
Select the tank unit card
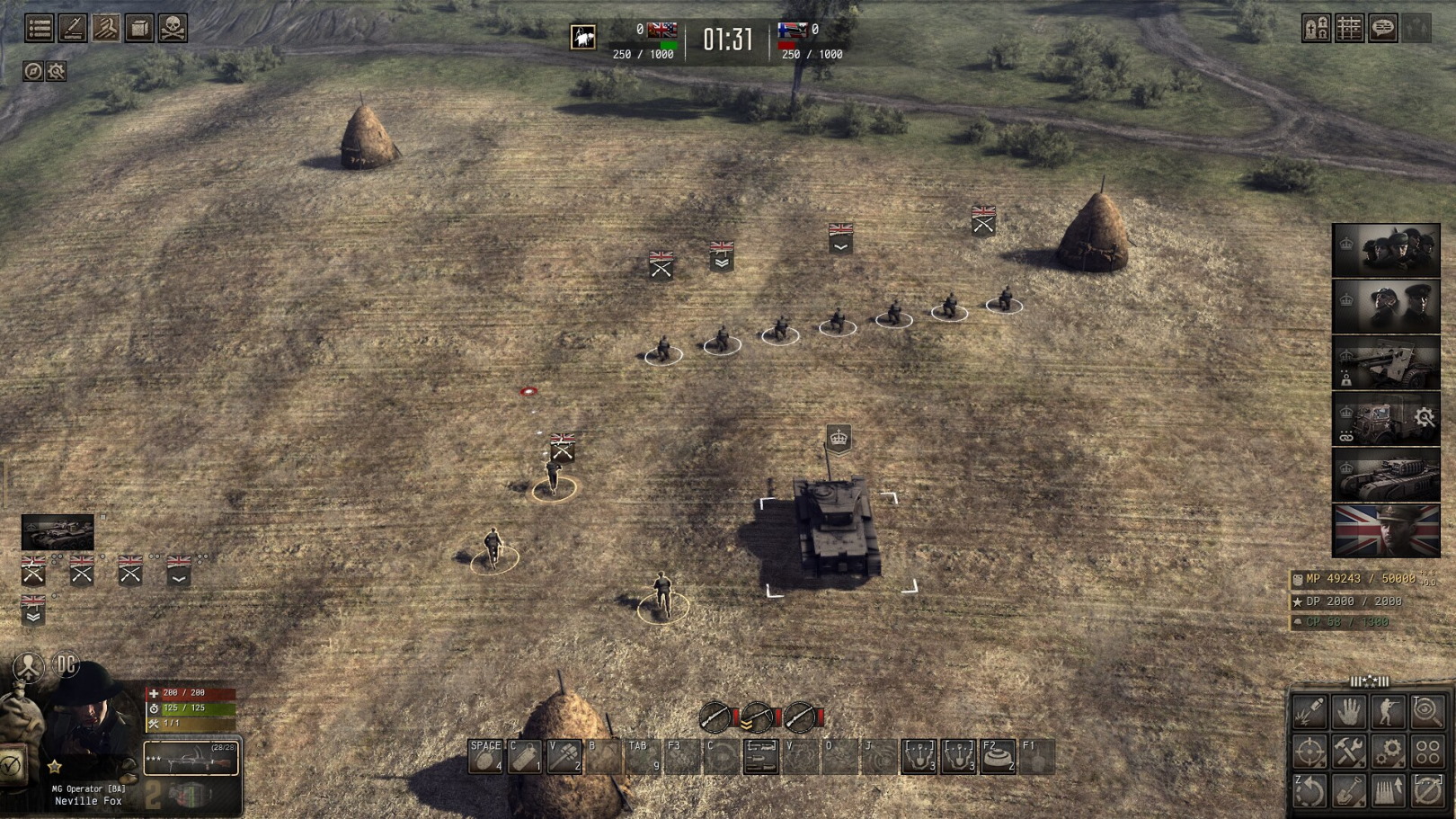(x=1386, y=475)
